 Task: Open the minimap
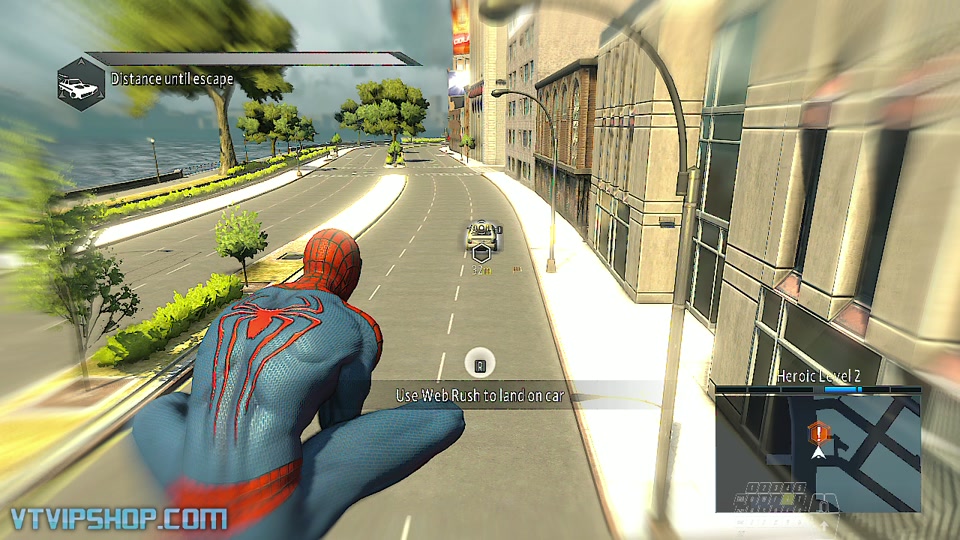coord(818,451)
